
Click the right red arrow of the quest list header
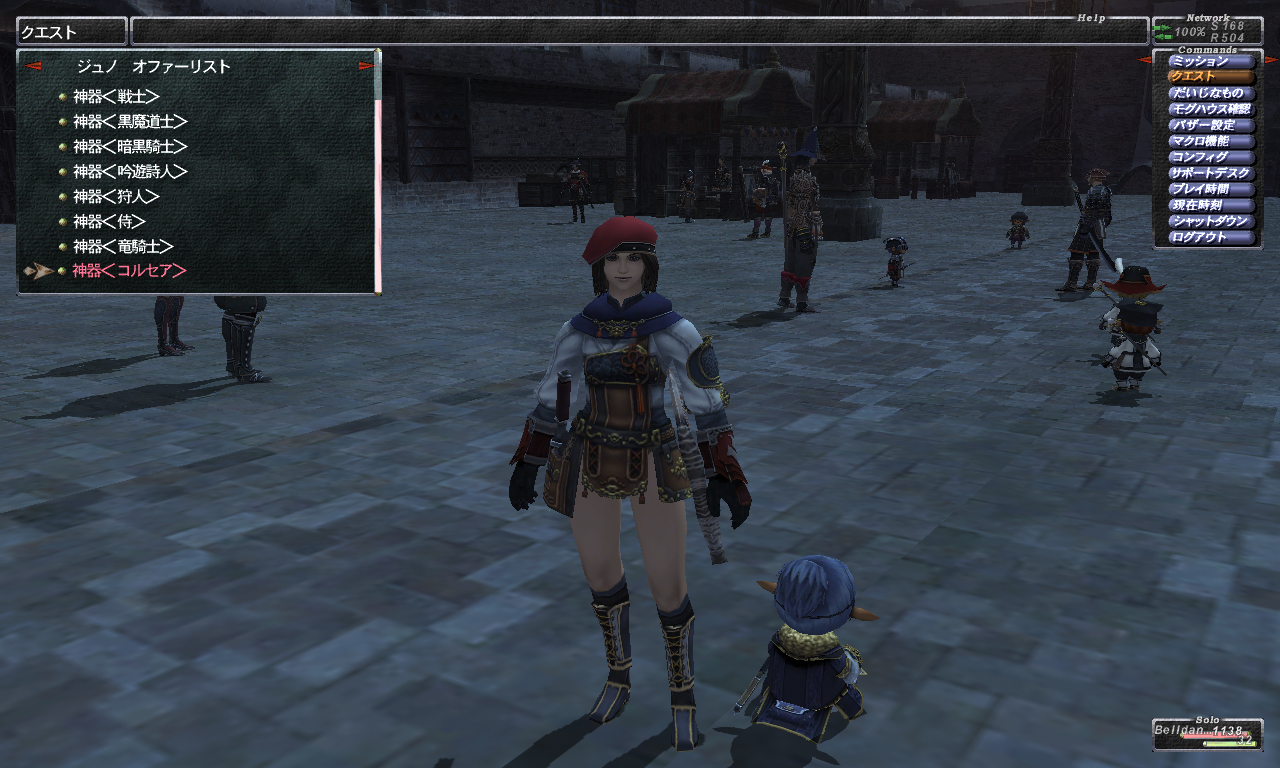coord(365,67)
